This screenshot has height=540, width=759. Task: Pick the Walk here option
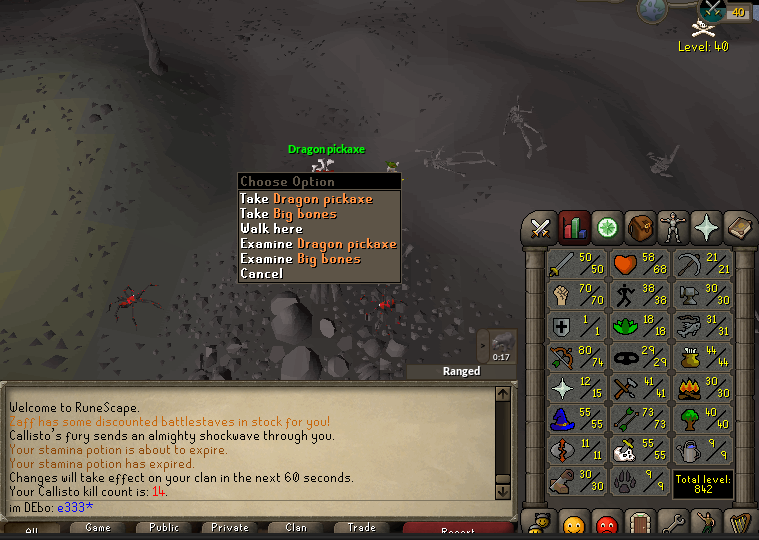[x=271, y=229]
